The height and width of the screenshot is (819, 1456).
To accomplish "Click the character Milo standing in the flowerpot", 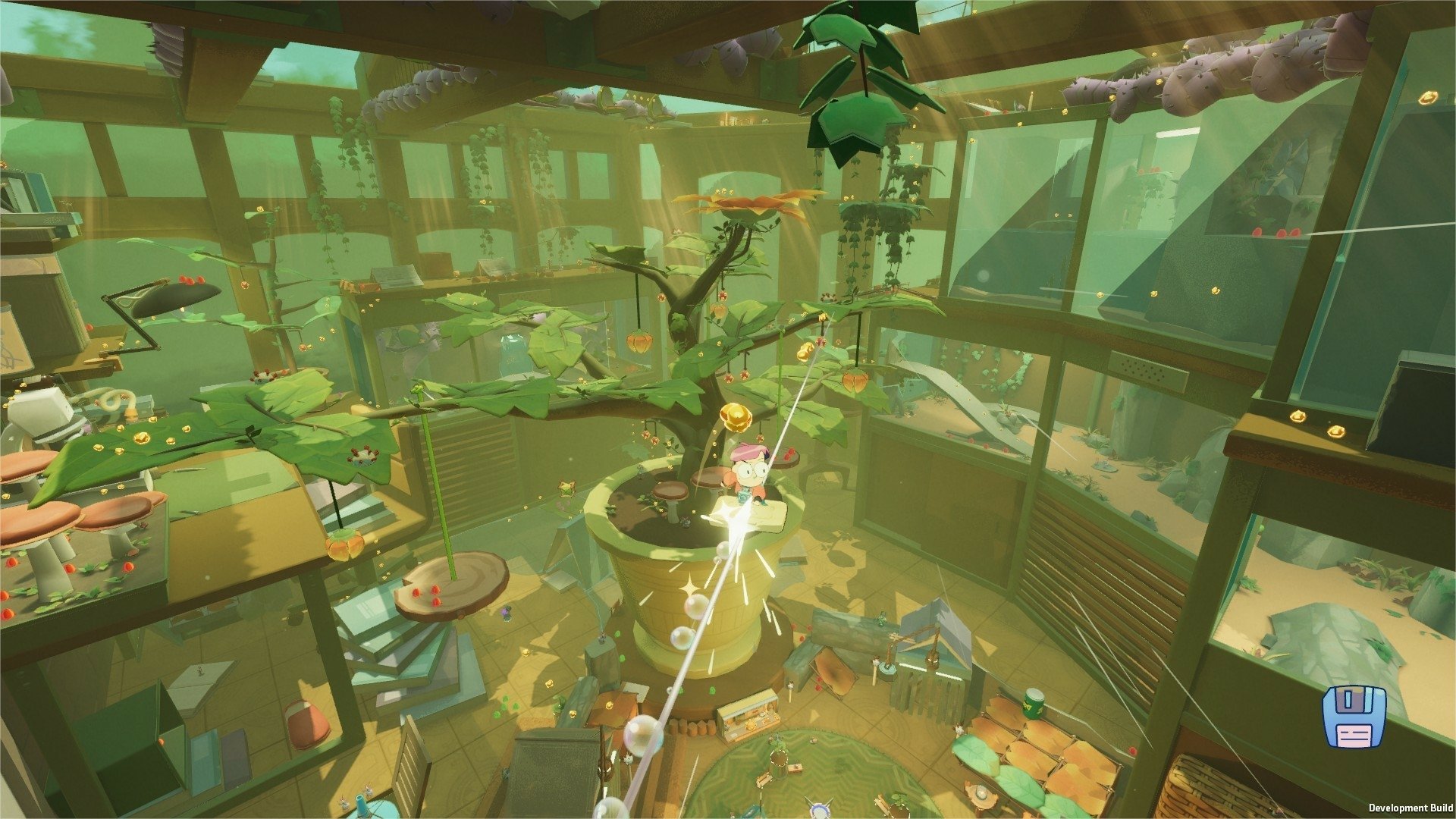I will pyautogui.click(x=747, y=474).
